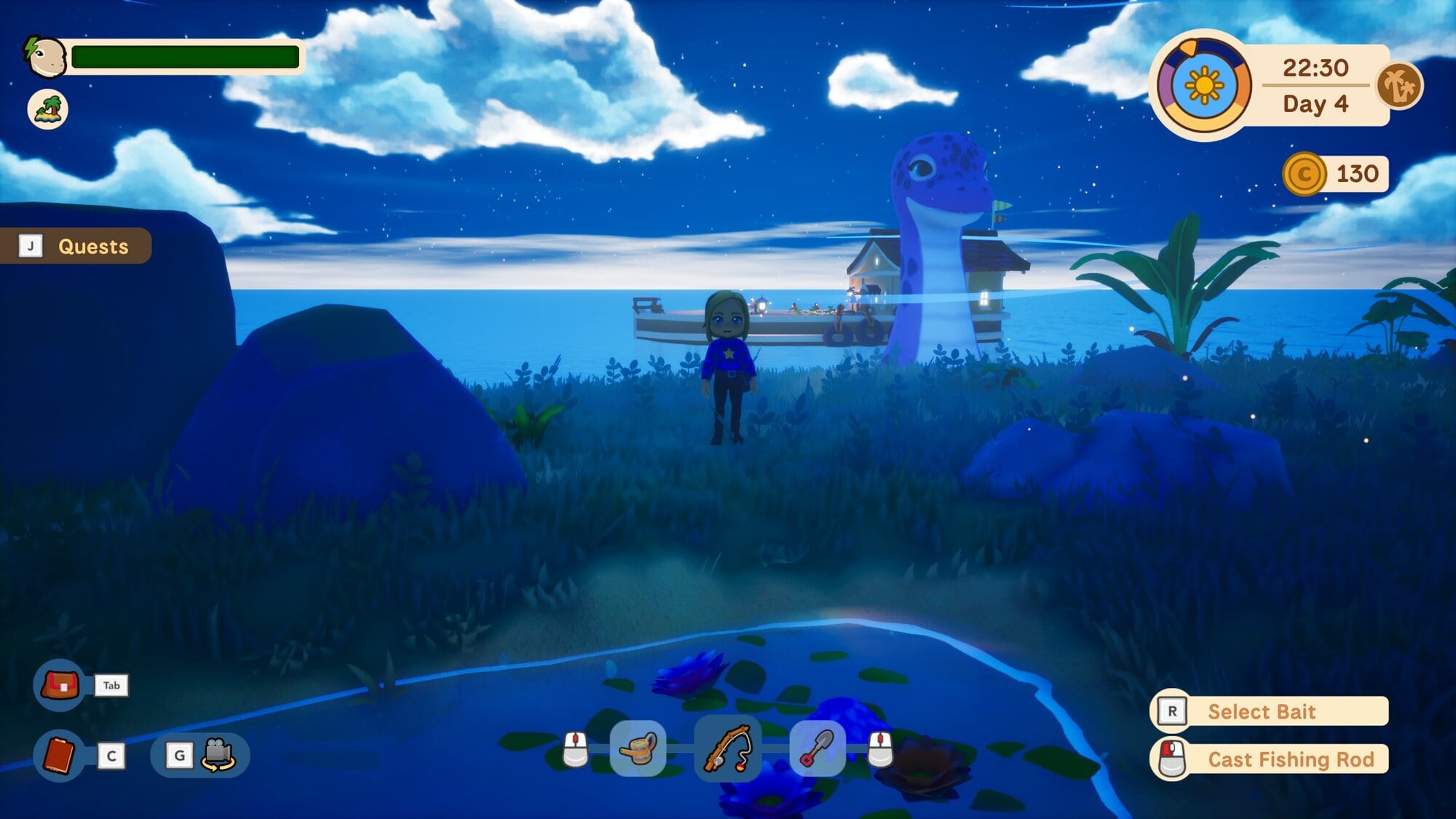Toggle the camera mode icon
Screen dimensions: 1456x819
(x=218, y=755)
